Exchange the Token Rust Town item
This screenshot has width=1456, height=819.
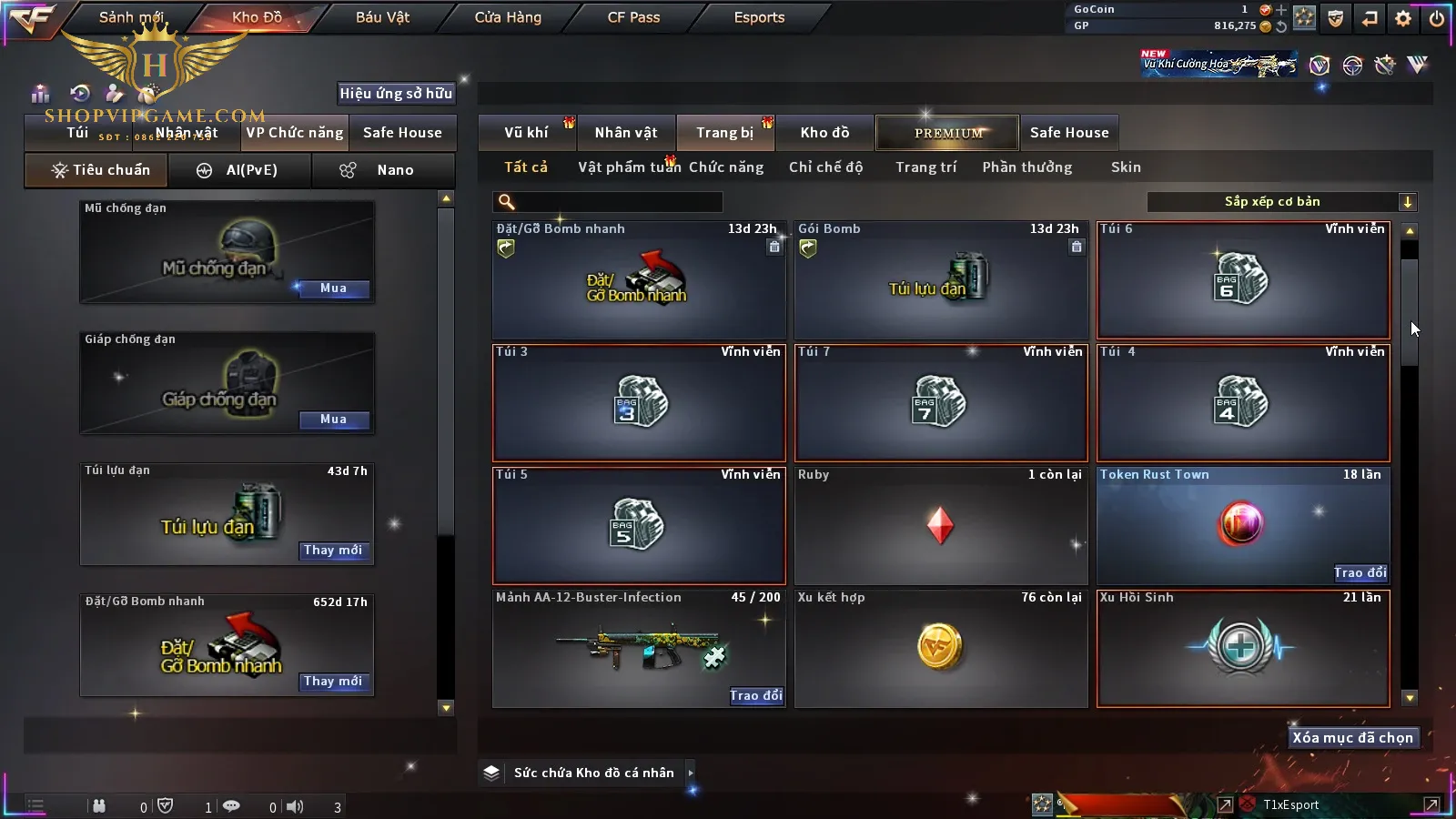pos(1360,572)
